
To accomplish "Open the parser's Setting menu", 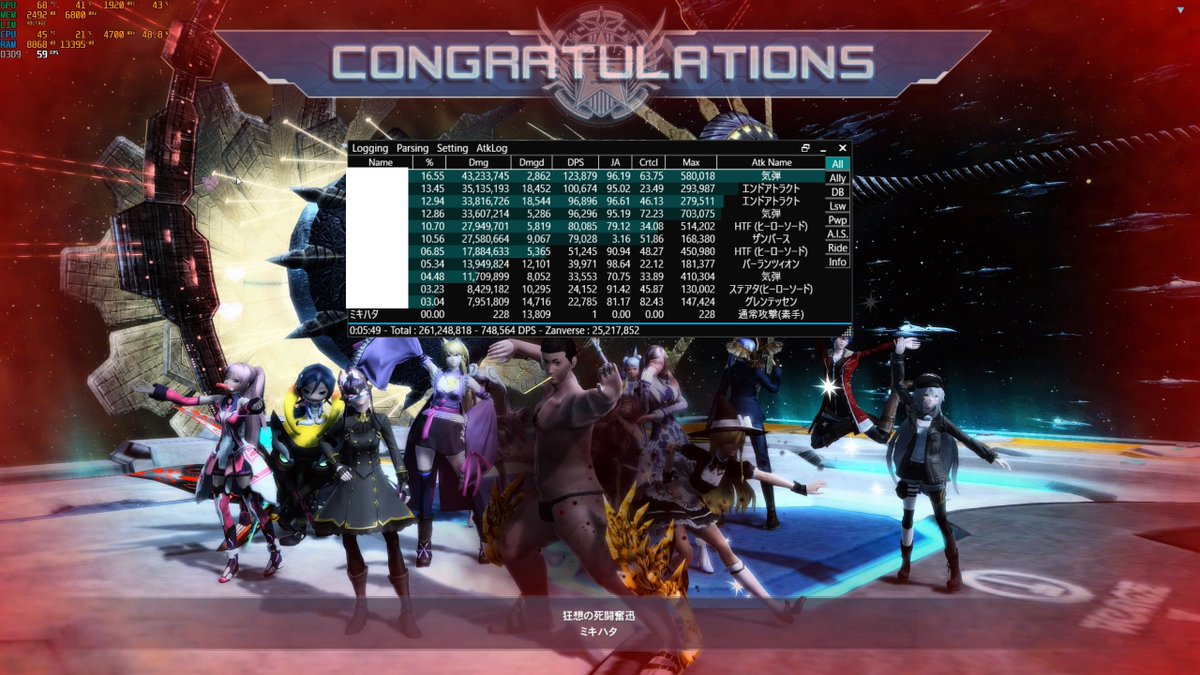I will pyautogui.click(x=452, y=148).
